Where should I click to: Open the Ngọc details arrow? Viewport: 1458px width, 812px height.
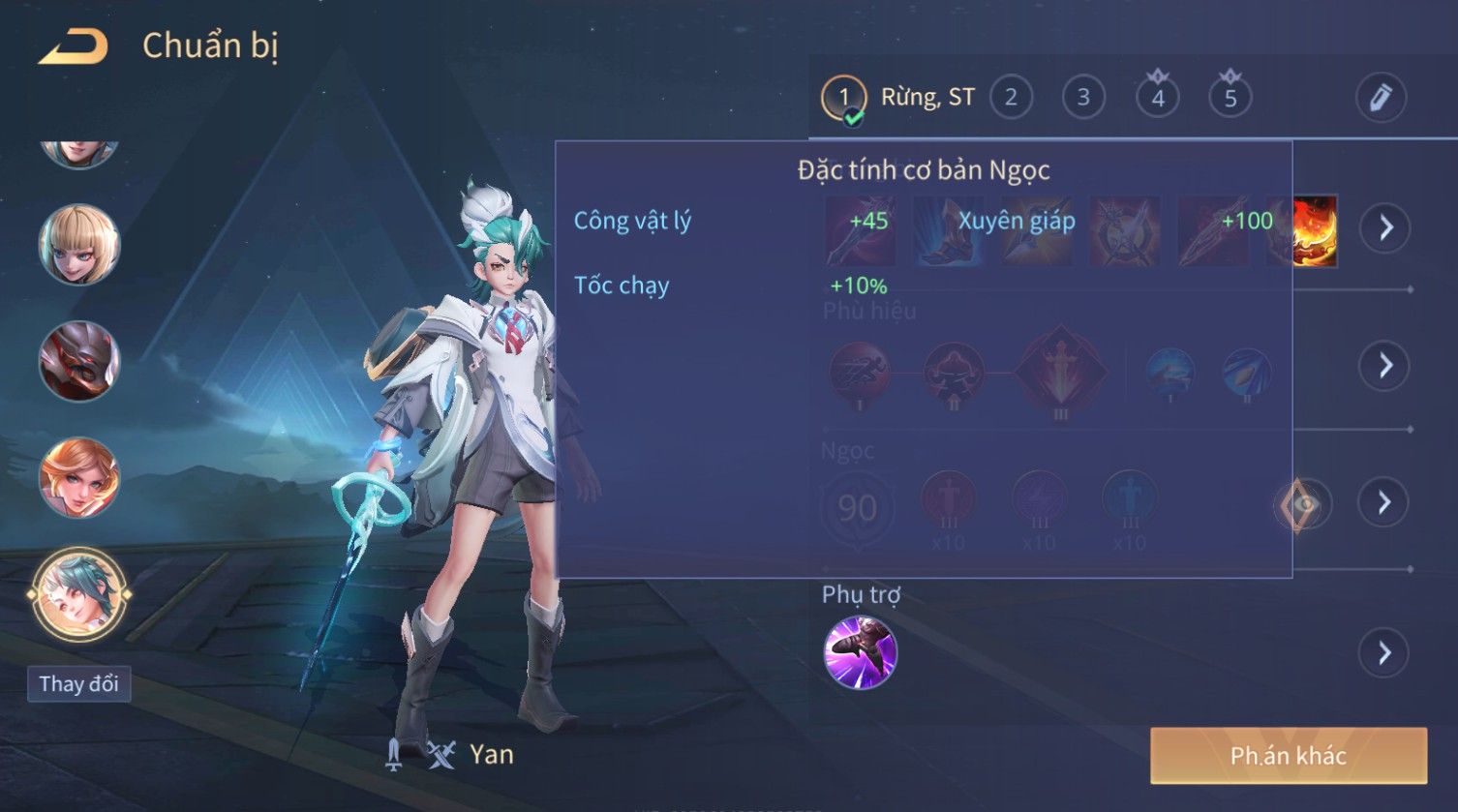[x=1385, y=502]
